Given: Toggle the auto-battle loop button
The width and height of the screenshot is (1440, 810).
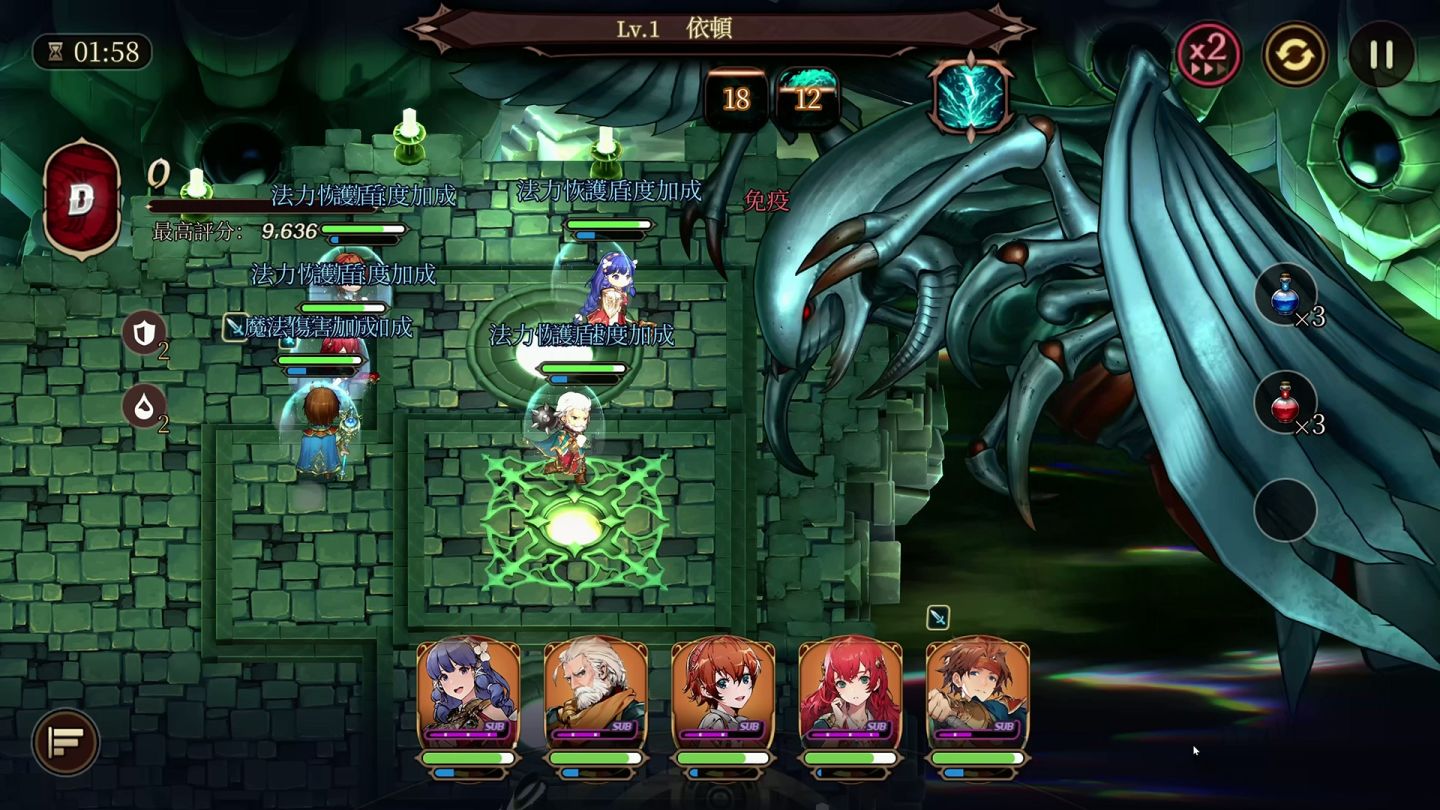Looking at the screenshot, I should click(1295, 53).
